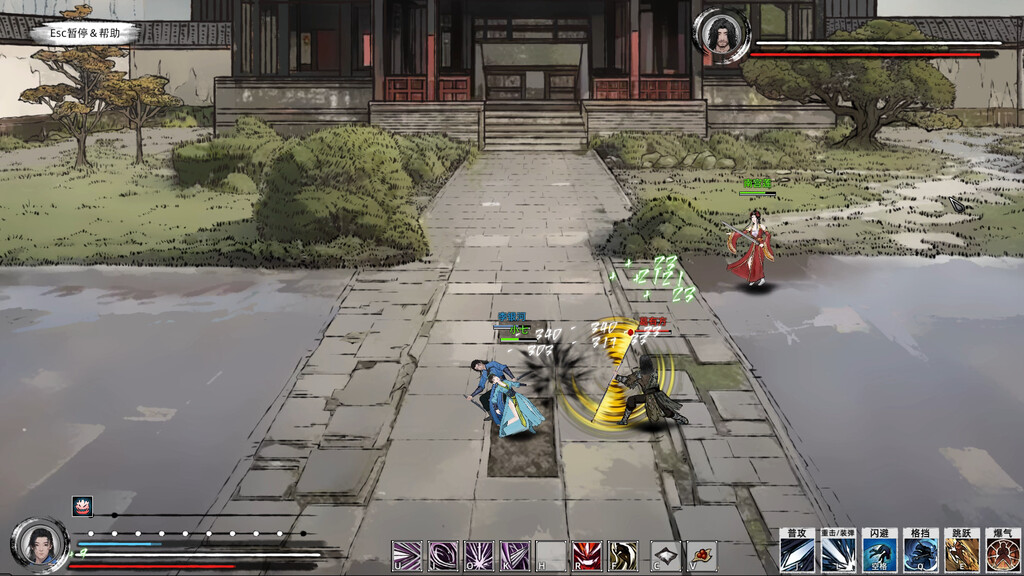Screen dimensions: 1024x576
Task: Use the golden slash skill on F
Action: 623,555
